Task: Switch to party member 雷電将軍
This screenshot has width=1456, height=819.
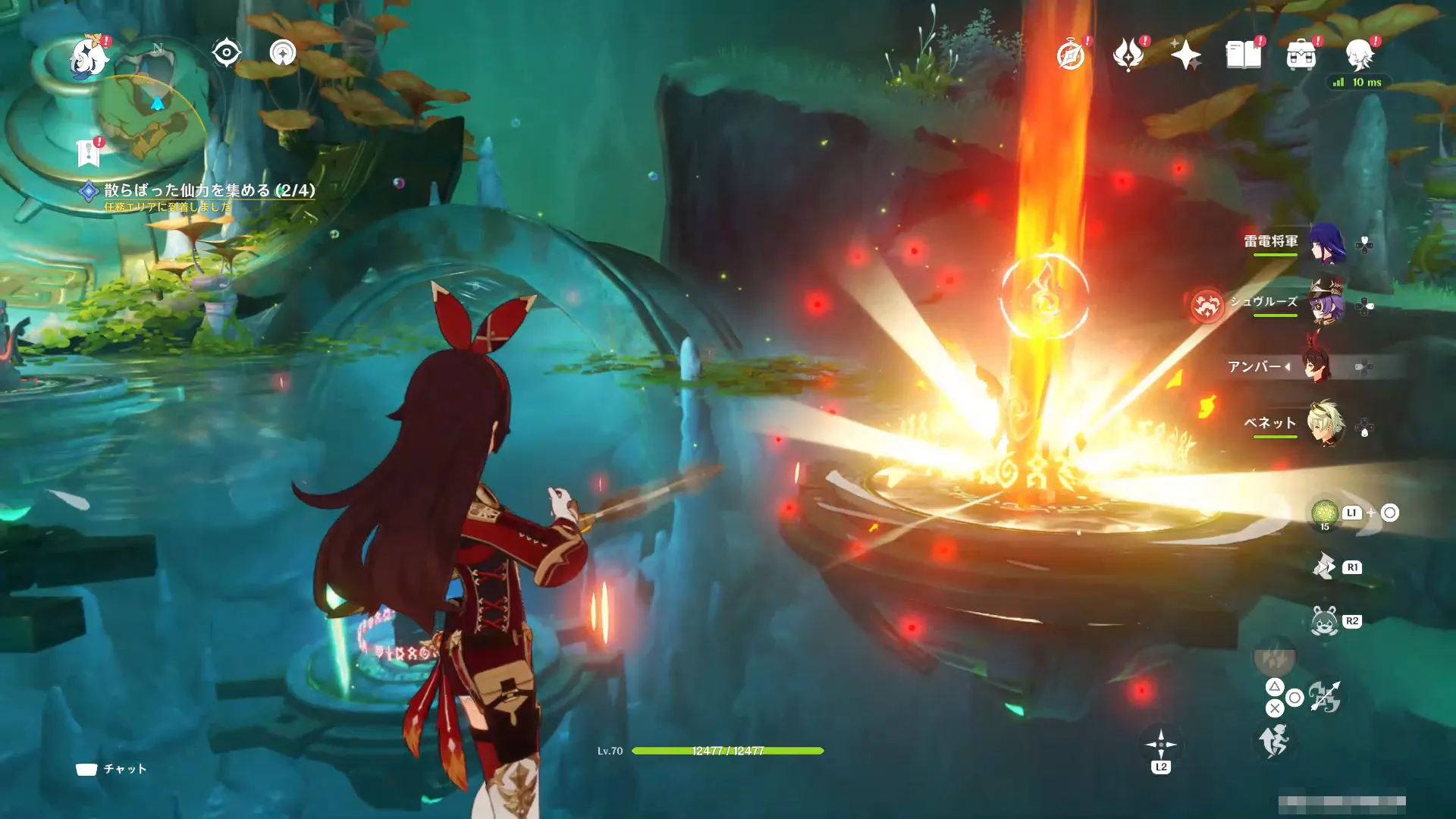Action: (x=1326, y=243)
